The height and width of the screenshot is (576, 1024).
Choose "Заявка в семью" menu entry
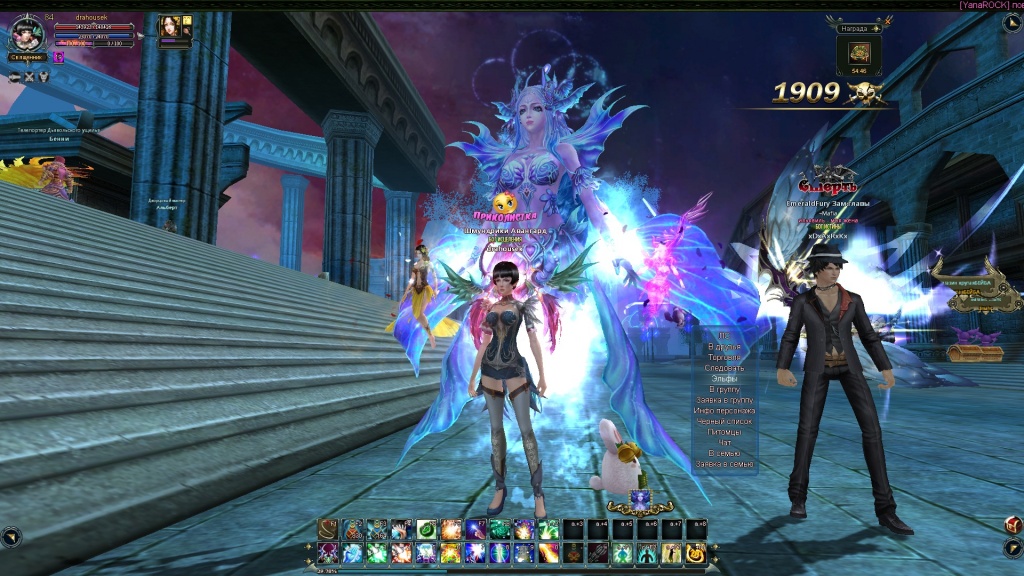pos(725,465)
